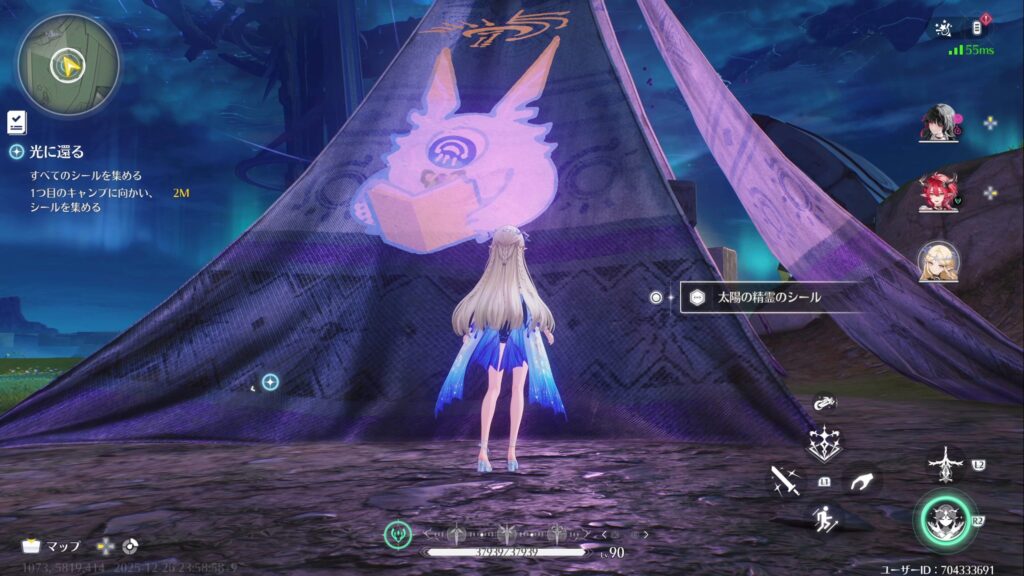Trigger the ornate sword skill

(x=944, y=465)
